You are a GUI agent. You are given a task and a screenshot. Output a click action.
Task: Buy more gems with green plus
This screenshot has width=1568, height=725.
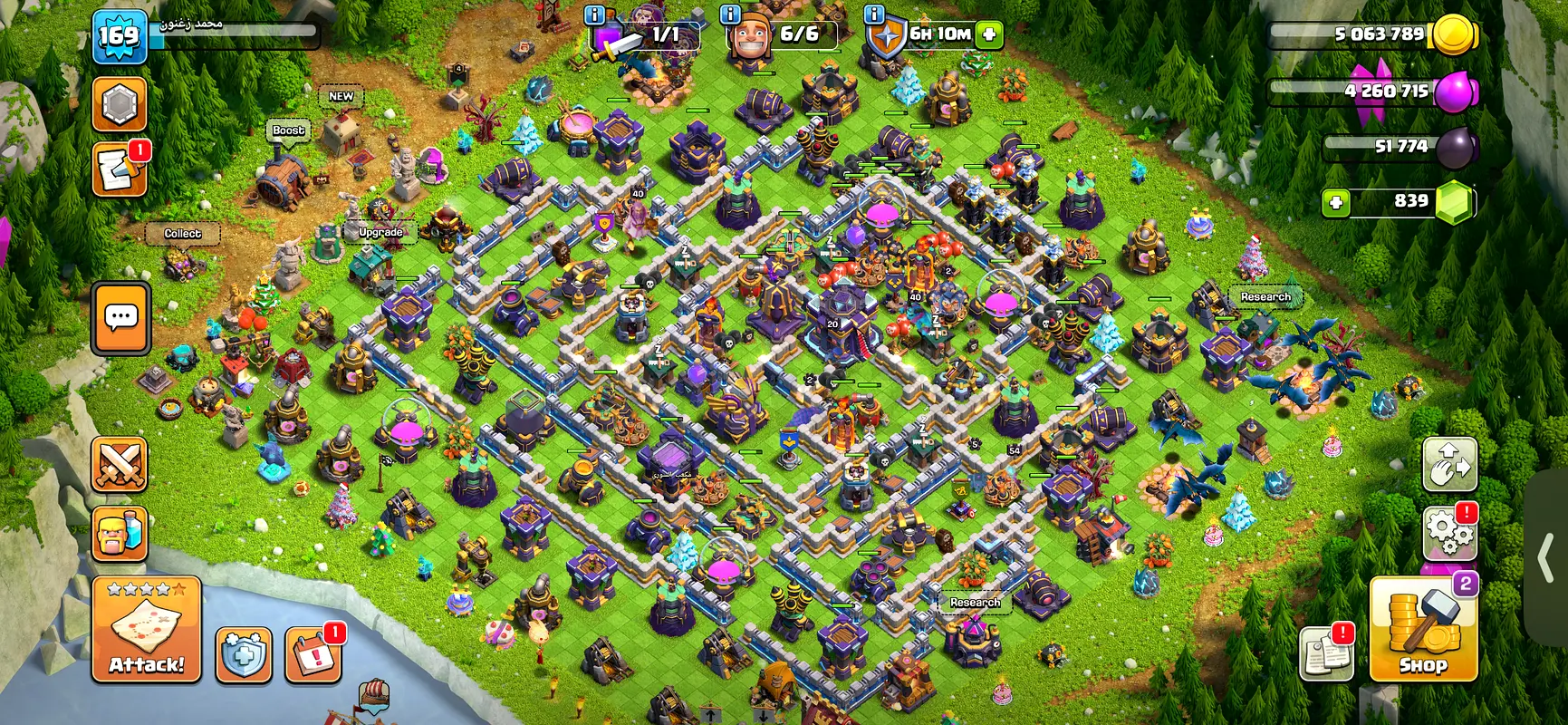[x=1337, y=201]
